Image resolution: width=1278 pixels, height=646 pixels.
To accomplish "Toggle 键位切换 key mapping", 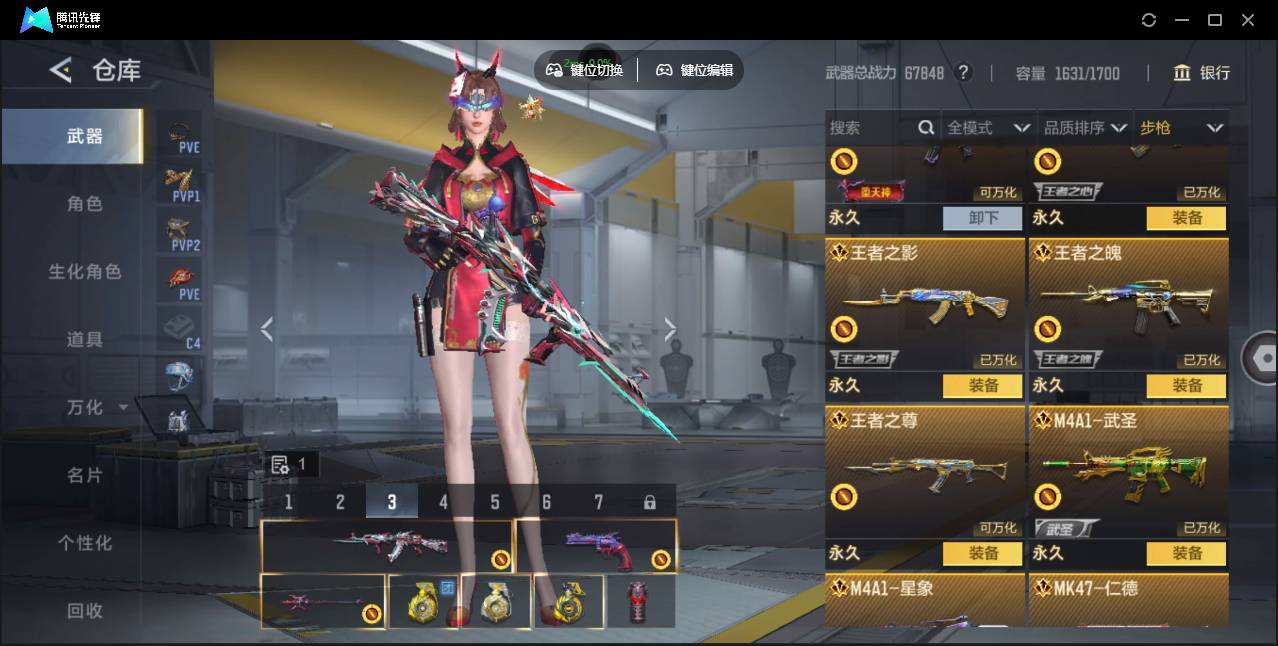I will 585,70.
